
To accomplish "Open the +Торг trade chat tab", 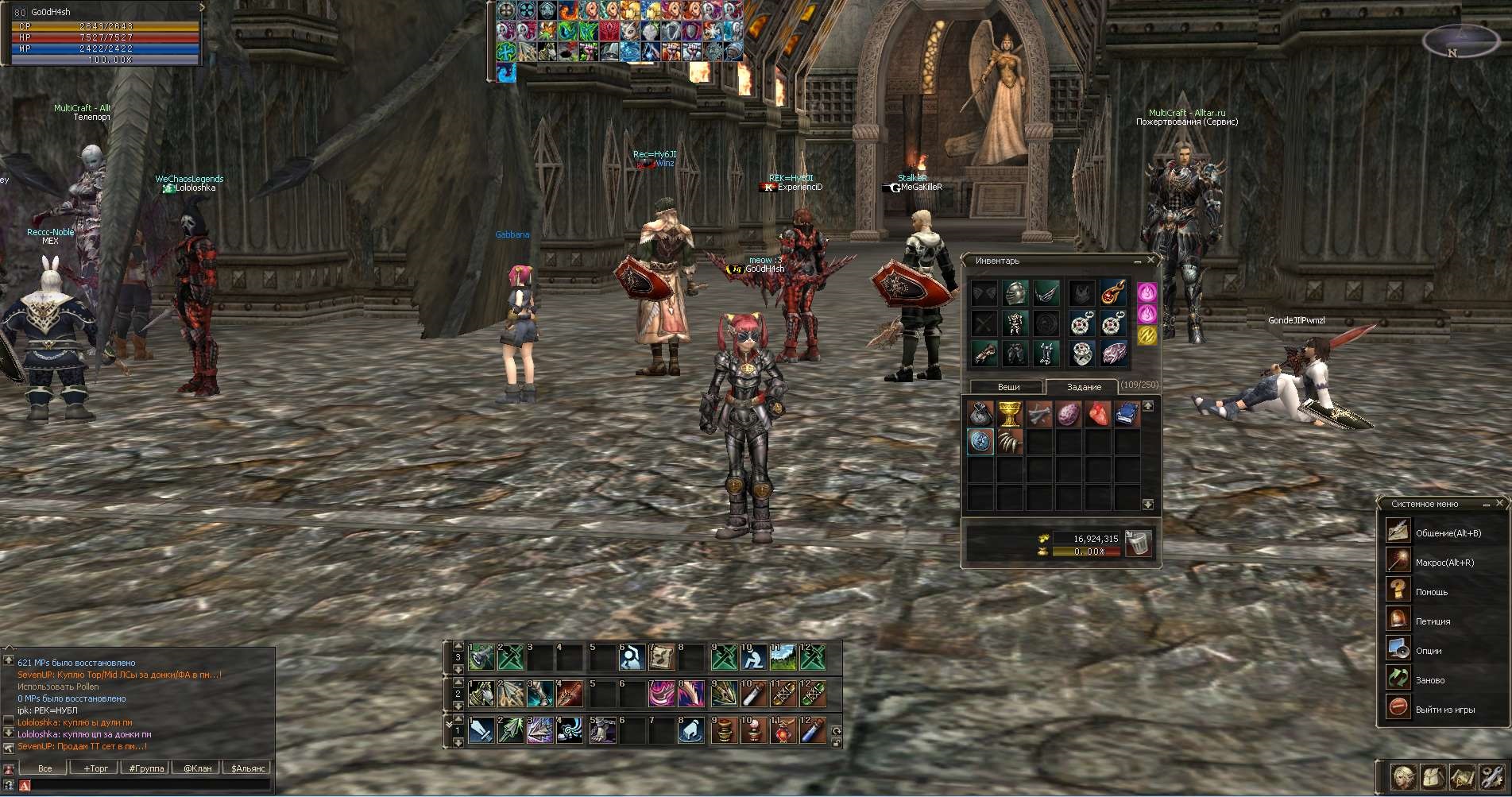I will tap(95, 768).
